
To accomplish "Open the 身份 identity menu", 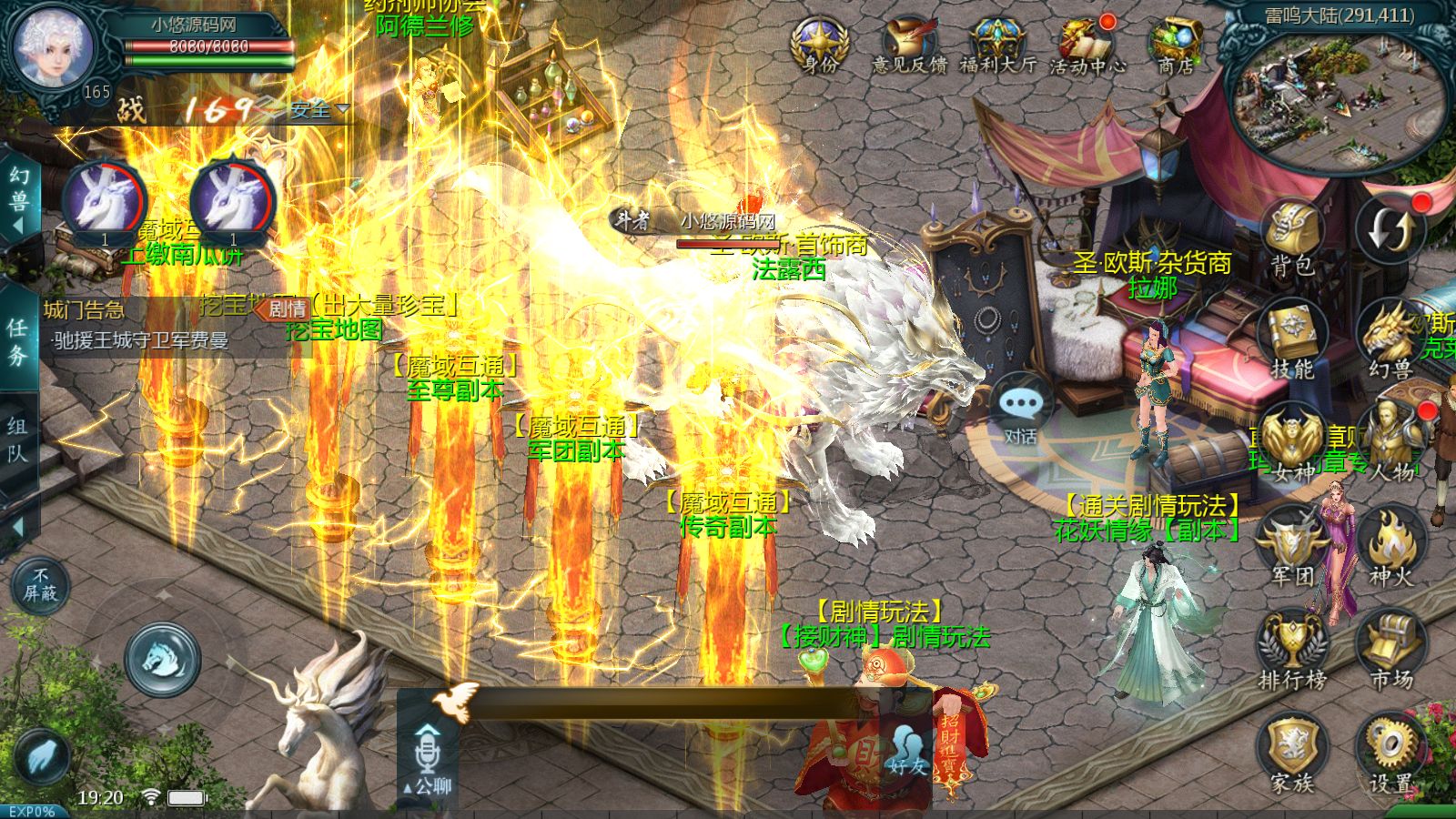I will pyautogui.click(x=820, y=45).
